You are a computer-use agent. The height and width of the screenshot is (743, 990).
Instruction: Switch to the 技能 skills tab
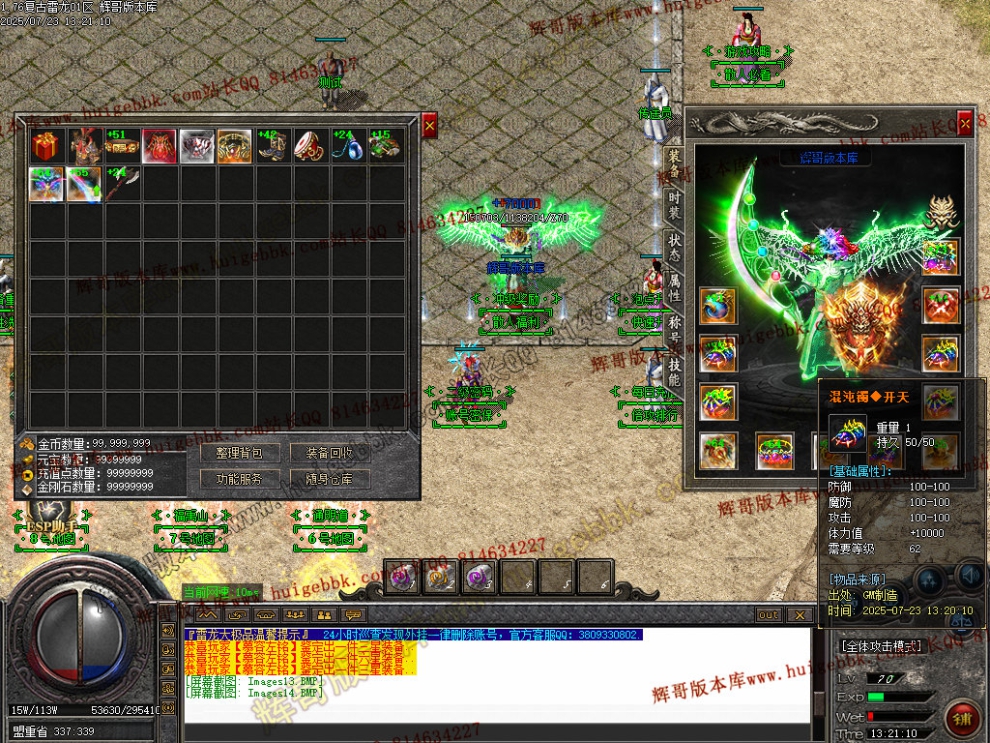675,373
